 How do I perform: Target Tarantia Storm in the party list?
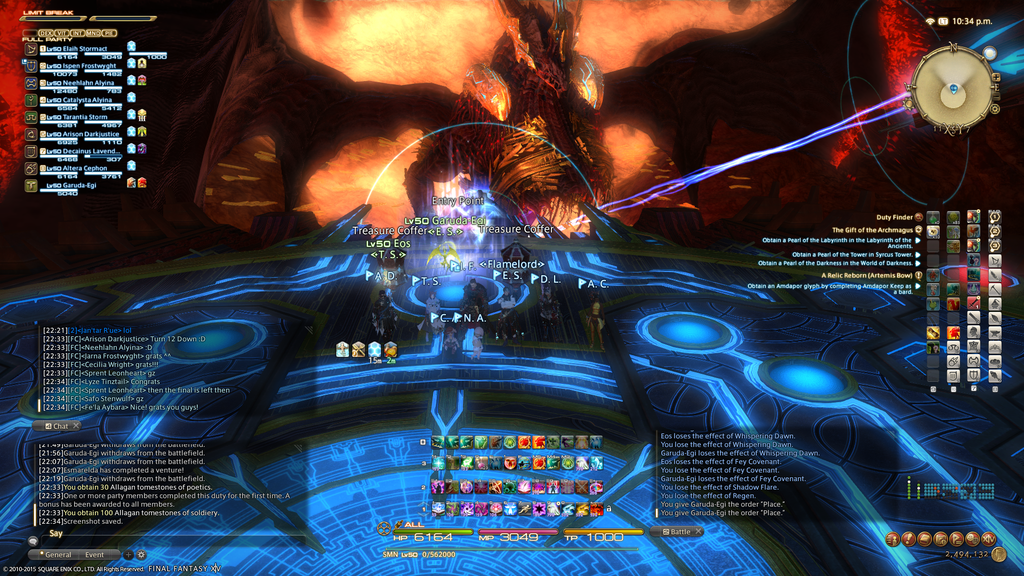coord(84,117)
